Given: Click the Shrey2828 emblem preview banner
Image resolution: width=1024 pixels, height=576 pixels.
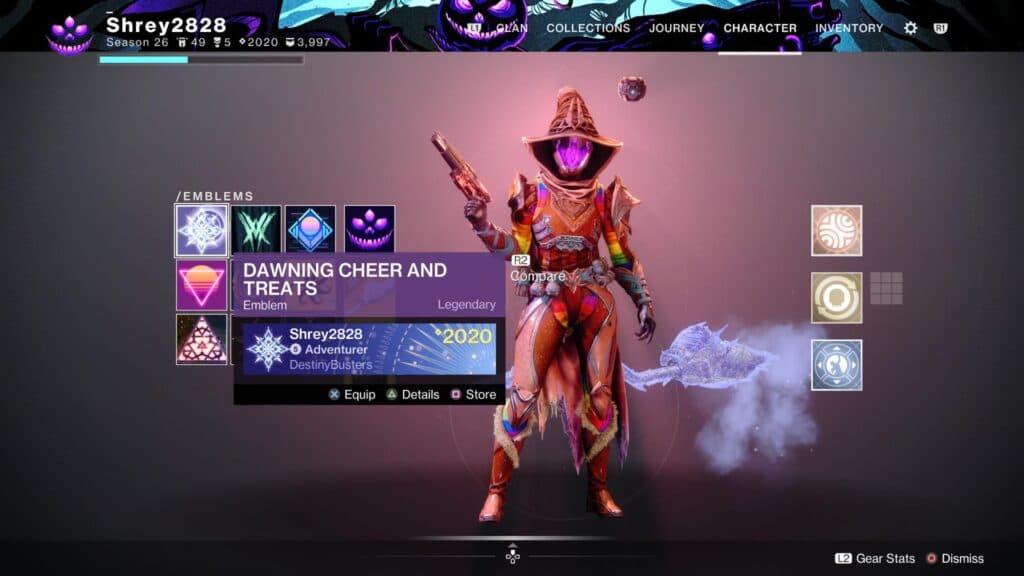Looking at the screenshot, I should coord(369,348).
